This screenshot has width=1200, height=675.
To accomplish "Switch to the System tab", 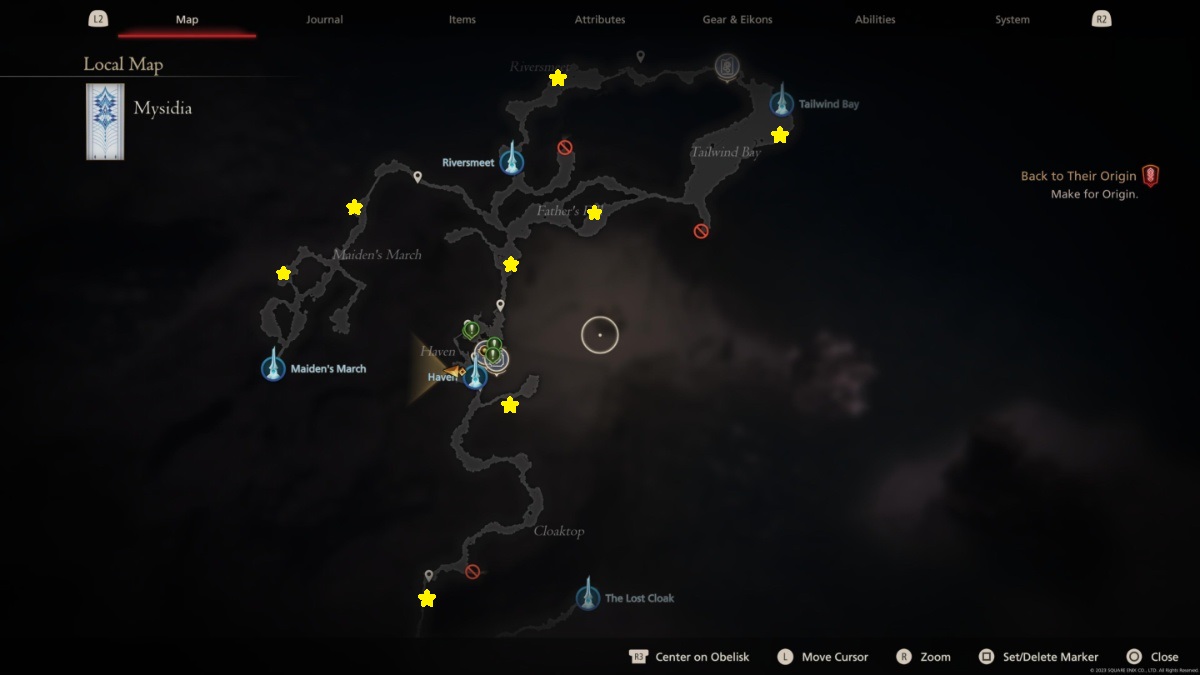I will click(1012, 19).
